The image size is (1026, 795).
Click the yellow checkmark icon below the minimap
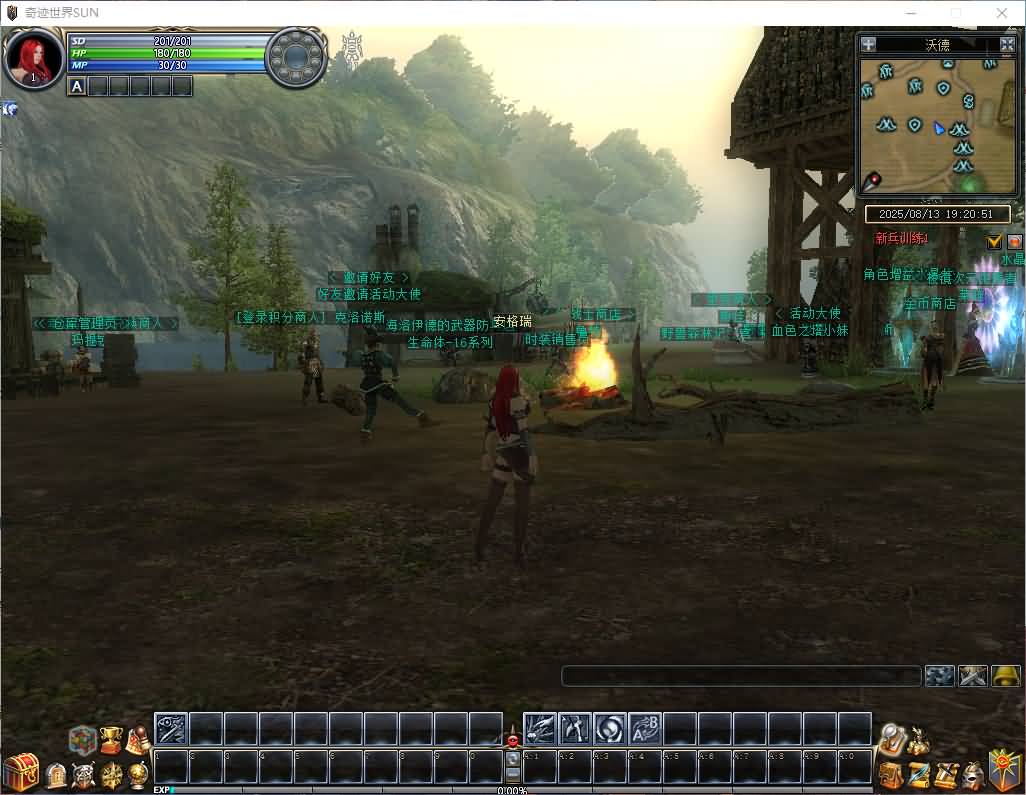994,241
